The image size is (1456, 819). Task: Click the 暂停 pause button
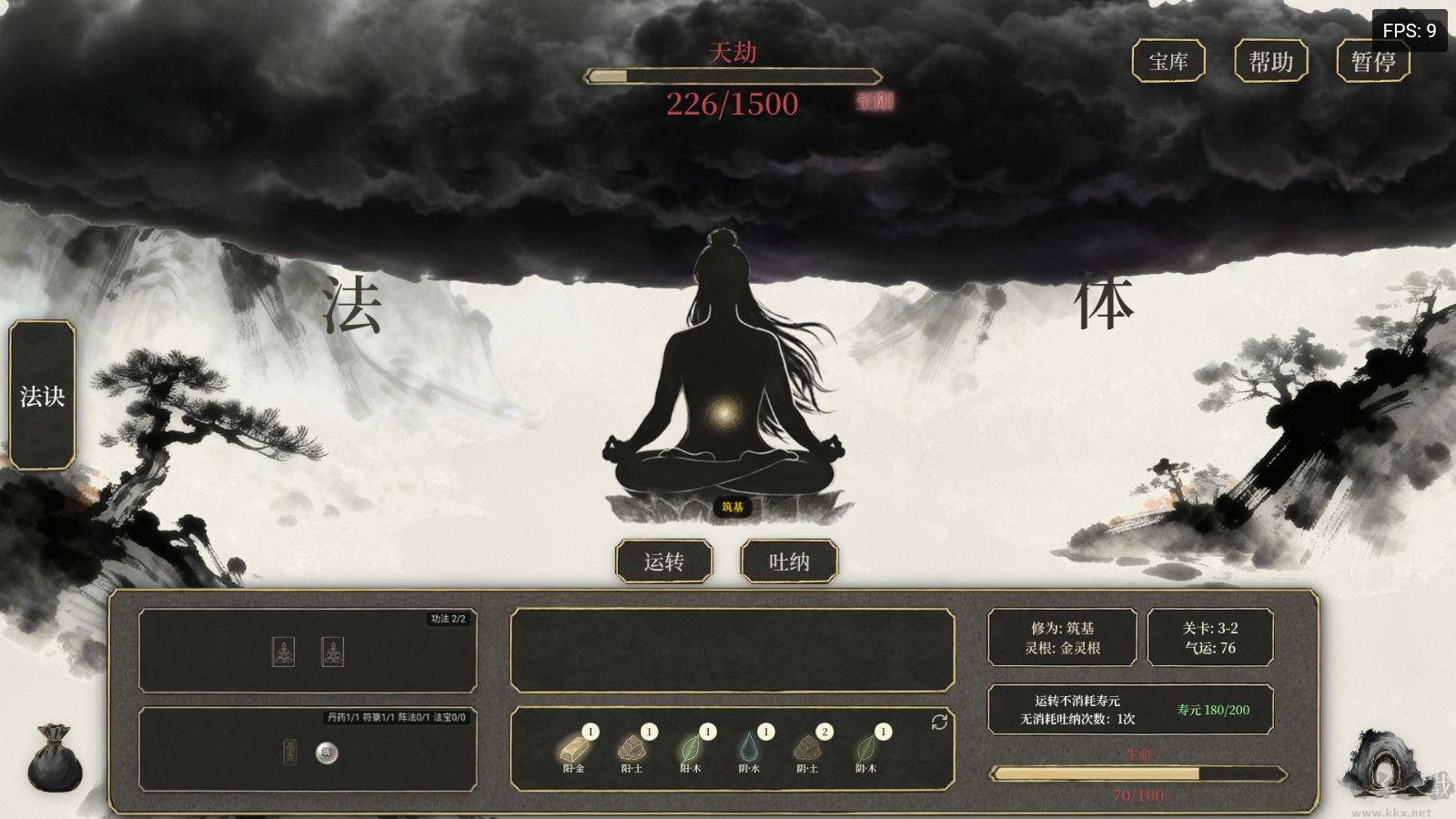click(x=1373, y=62)
